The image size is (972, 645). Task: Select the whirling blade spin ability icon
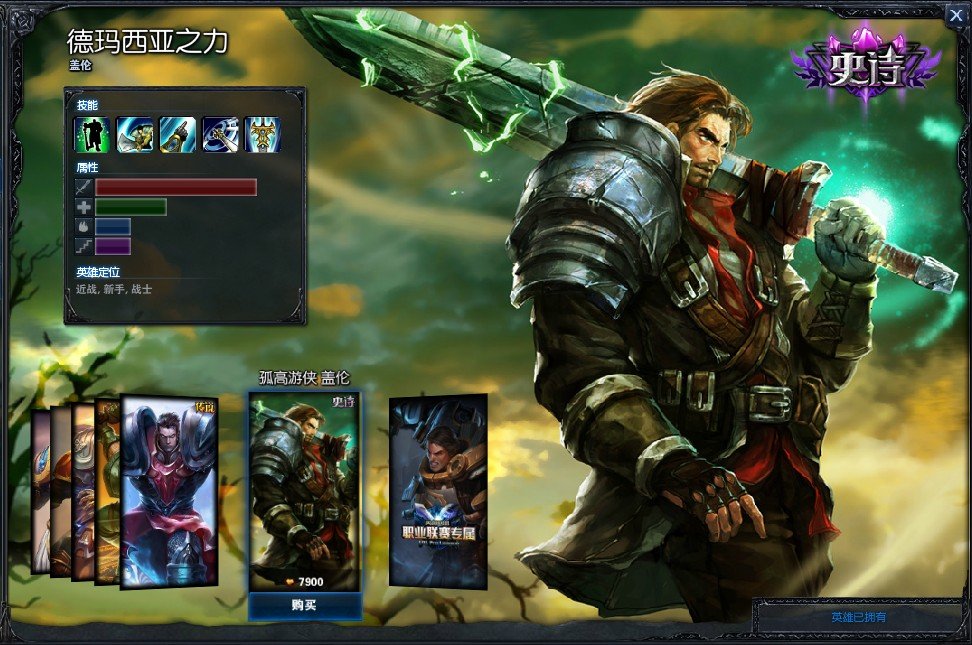pyautogui.click(x=220, y=135)
